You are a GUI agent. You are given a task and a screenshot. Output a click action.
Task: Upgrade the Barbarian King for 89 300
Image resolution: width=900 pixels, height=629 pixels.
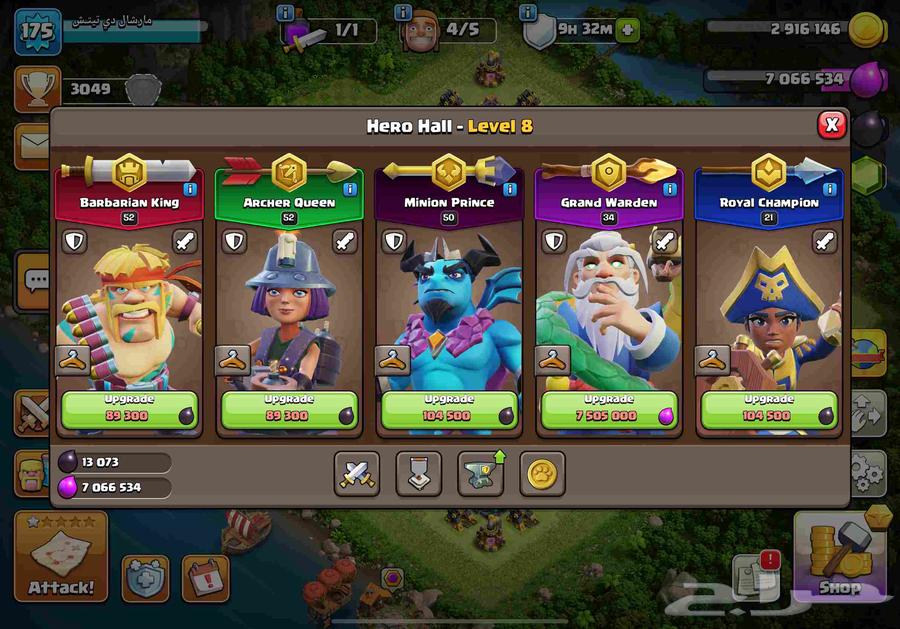click(x=129, y=409)
